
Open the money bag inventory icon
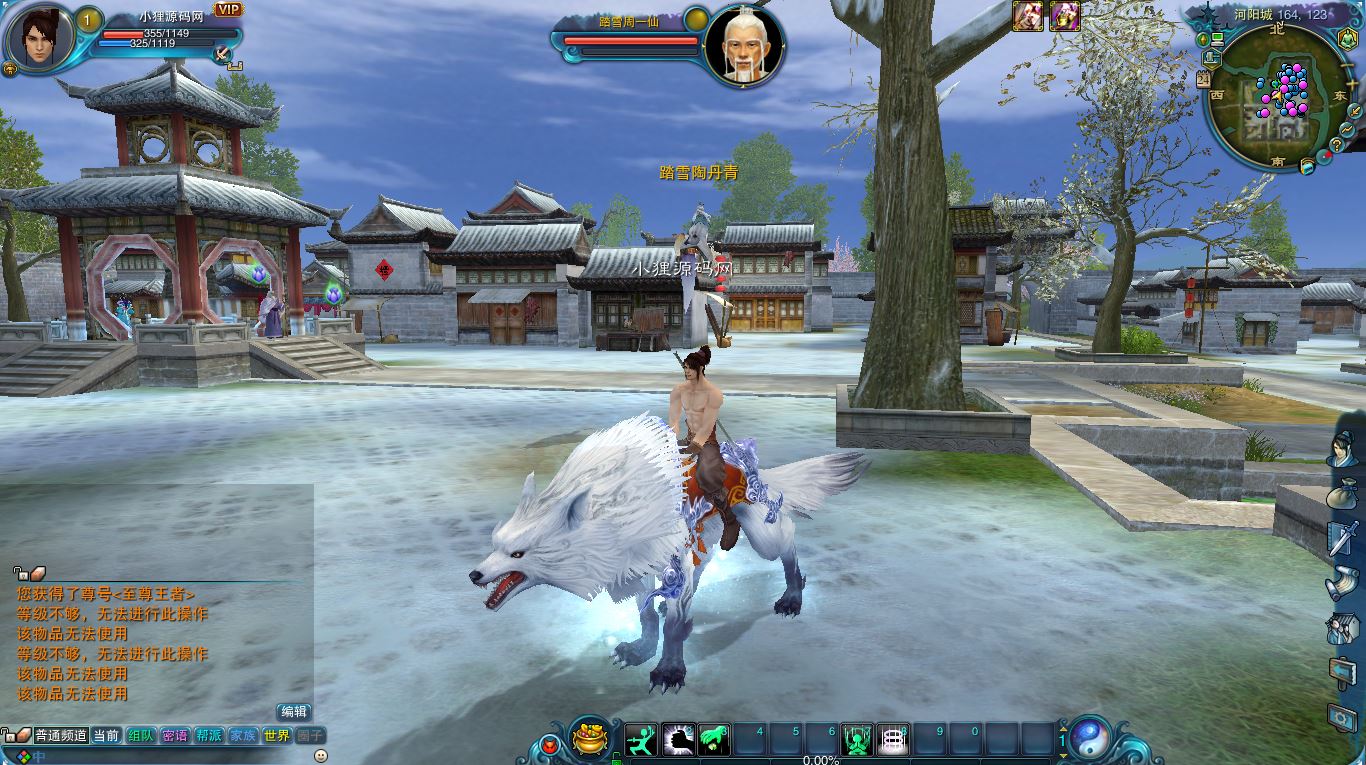(x=1342, y=495)
